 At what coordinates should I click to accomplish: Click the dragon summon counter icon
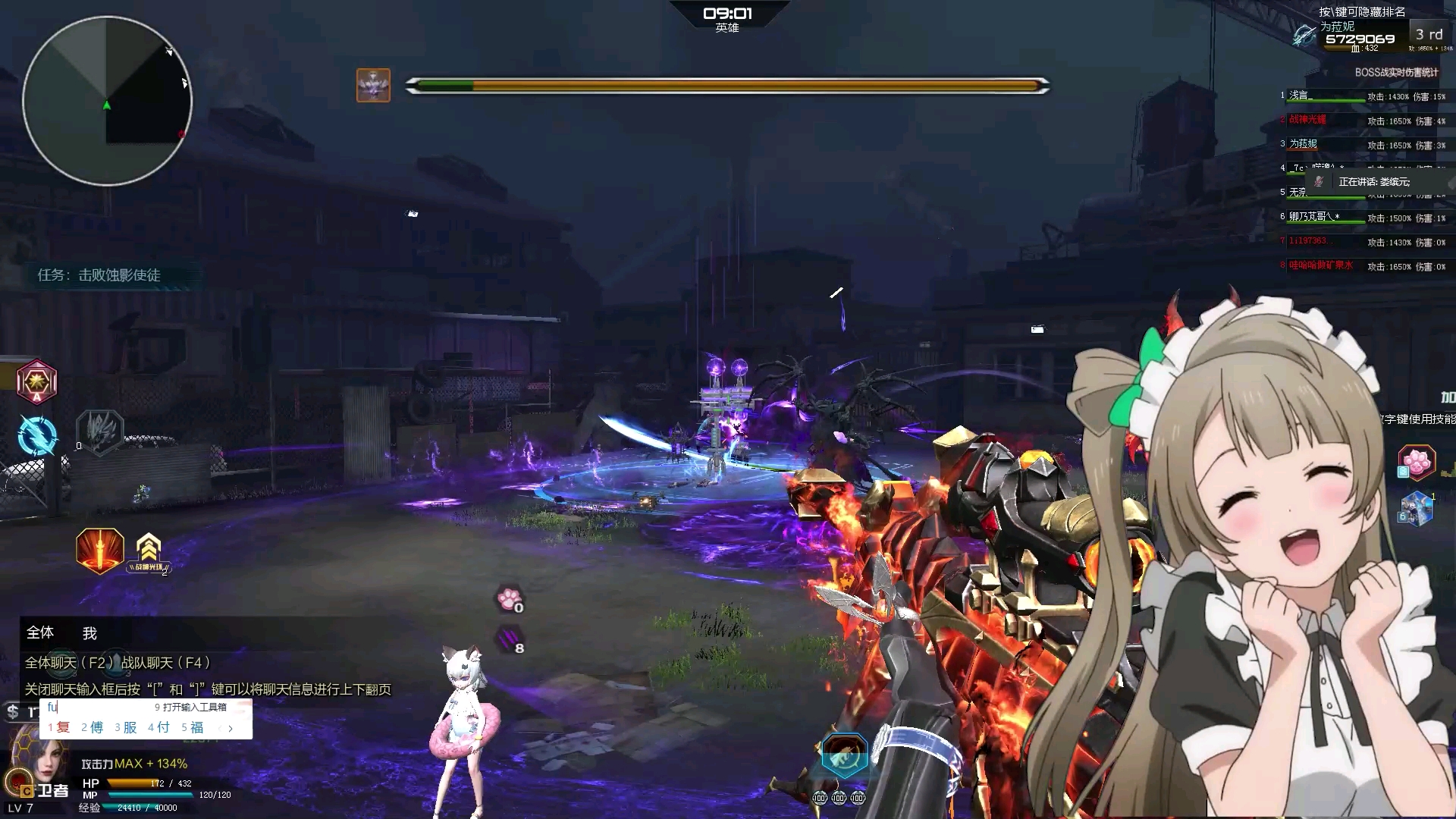click(x=101, y=433)
